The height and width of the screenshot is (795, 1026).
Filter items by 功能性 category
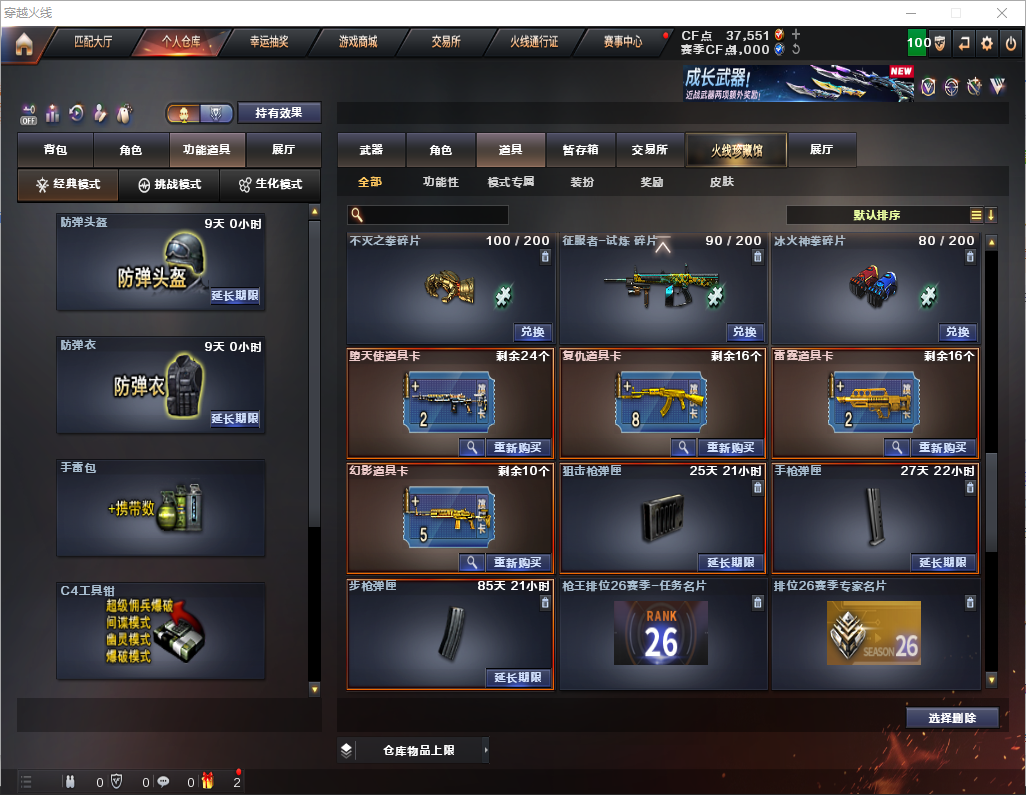coord(440,182)
